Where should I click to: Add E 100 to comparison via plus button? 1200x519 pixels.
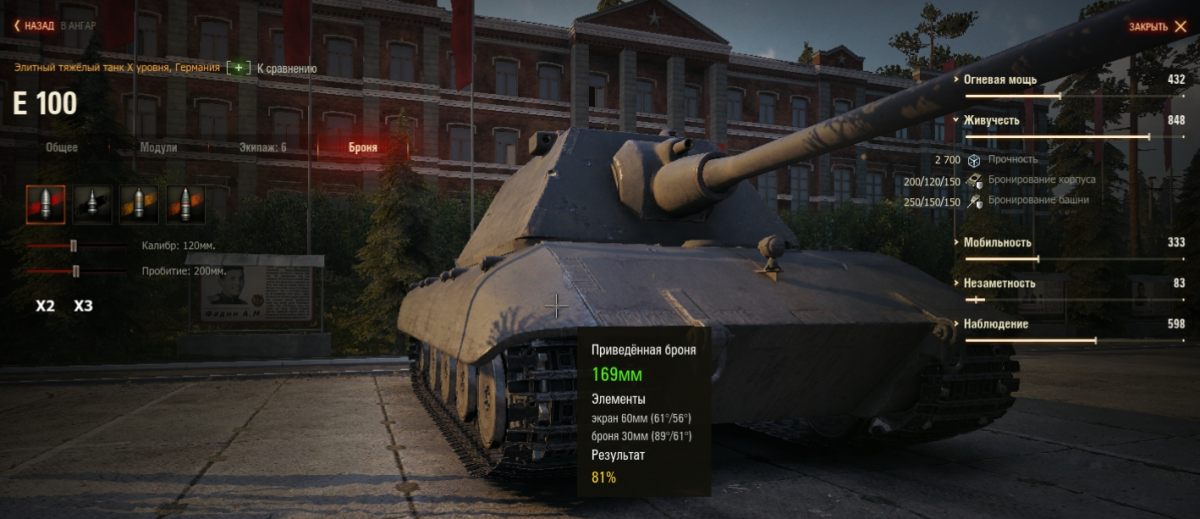(x=238, y=68)
